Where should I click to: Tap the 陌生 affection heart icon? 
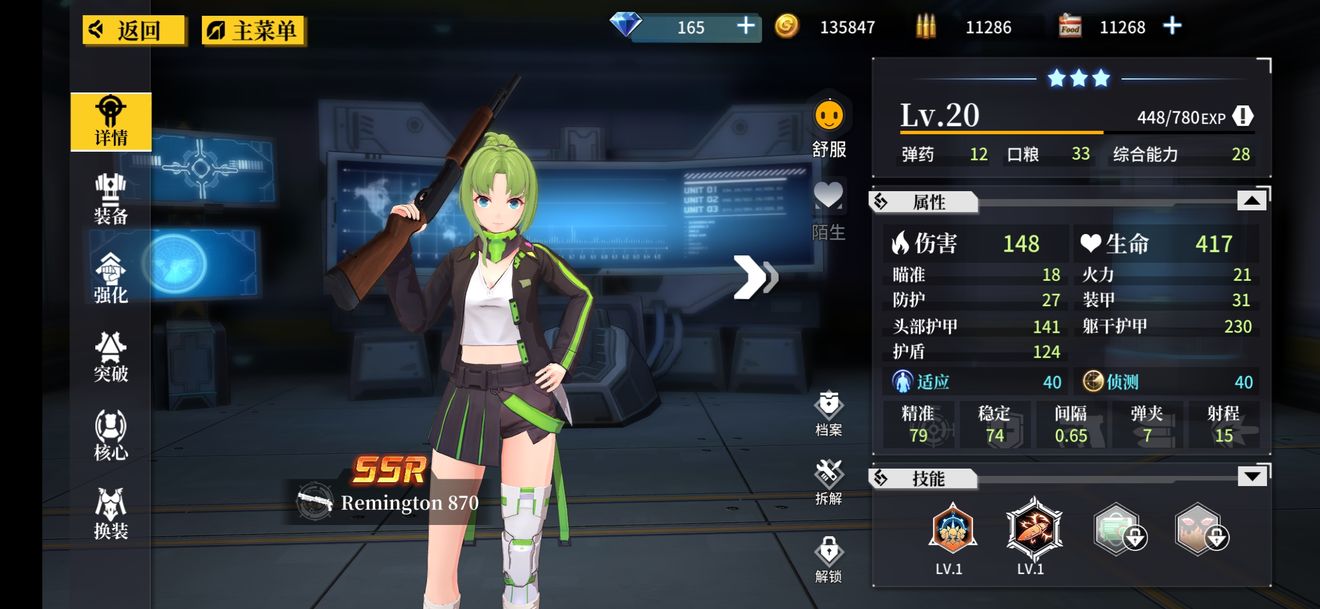tap(829, 197)
